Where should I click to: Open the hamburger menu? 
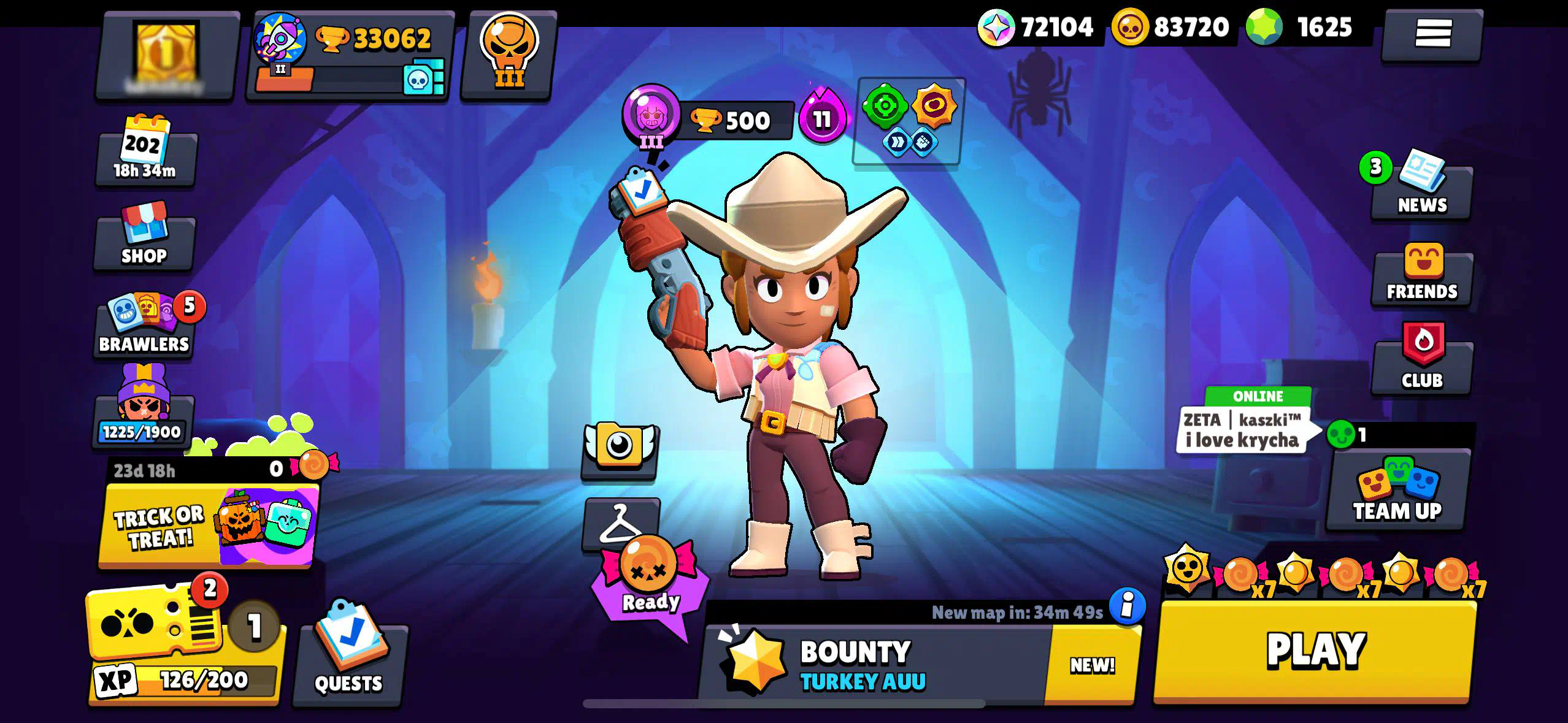pyautogui.click(x=1432, y=33)
